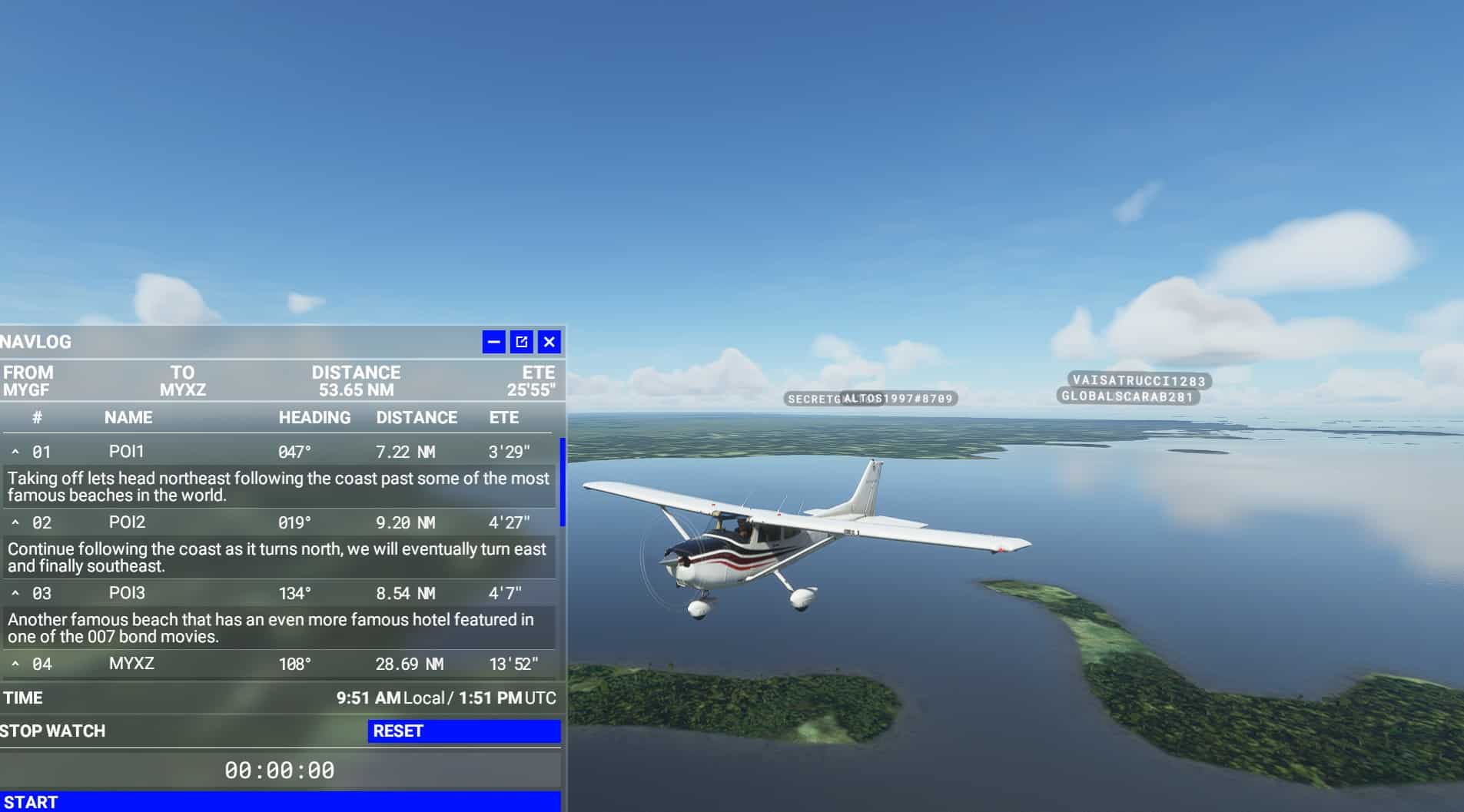
Task: Pop out the NAVLOG window
Action: click(x=522, y=342)
